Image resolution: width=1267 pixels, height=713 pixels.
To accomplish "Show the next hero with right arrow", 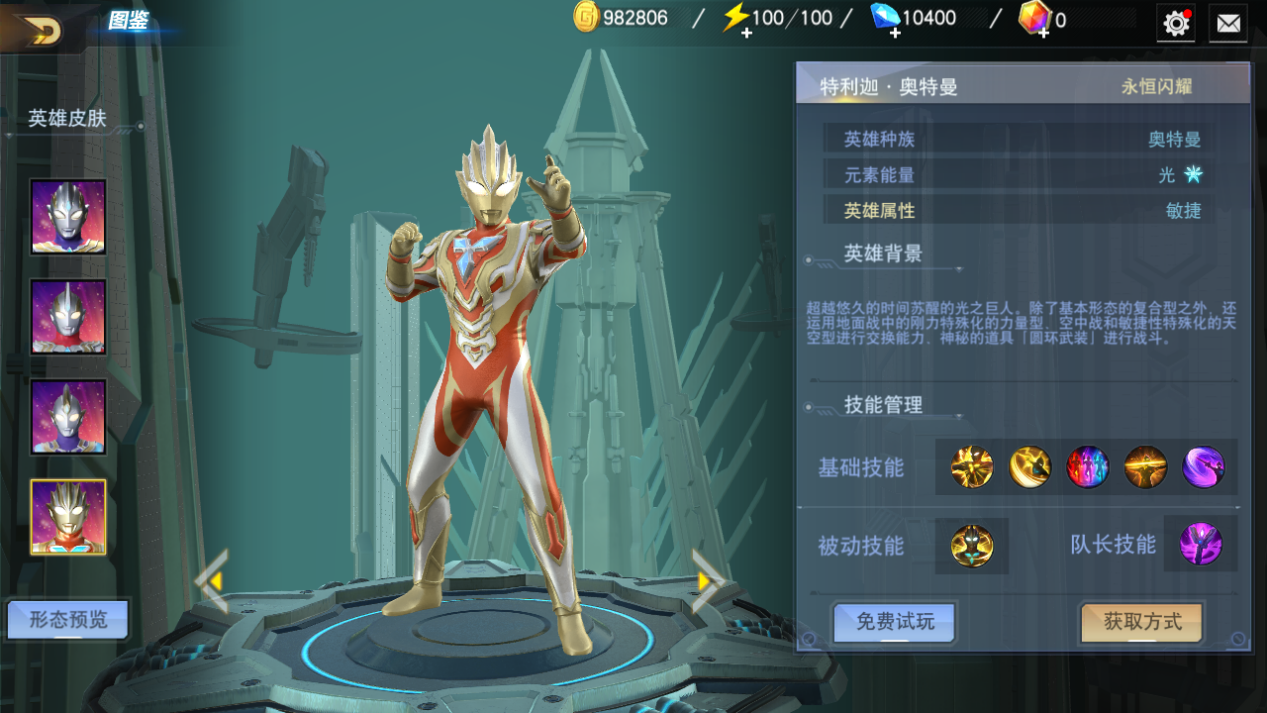I will pyautogui.click(x=708, y=580).
